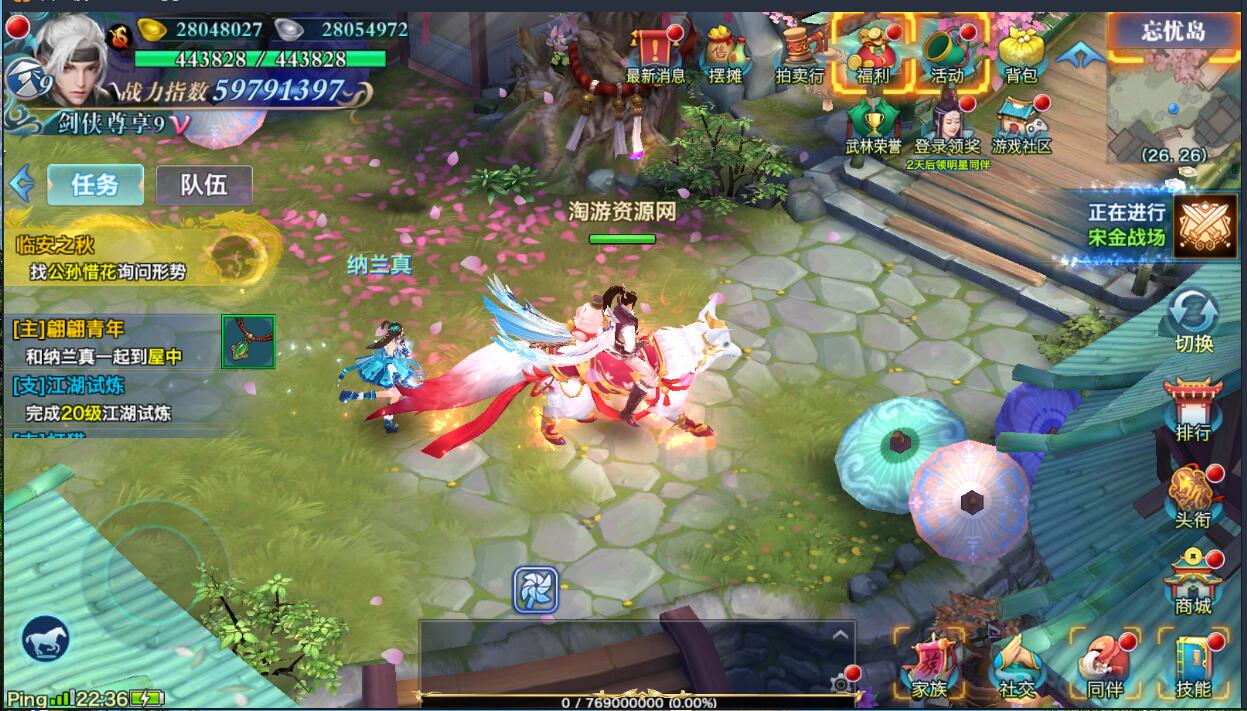This screenshot has height=711, width=1247.
Task: Select the 翩翩青年 main quest entry
Action: point(110,342)
